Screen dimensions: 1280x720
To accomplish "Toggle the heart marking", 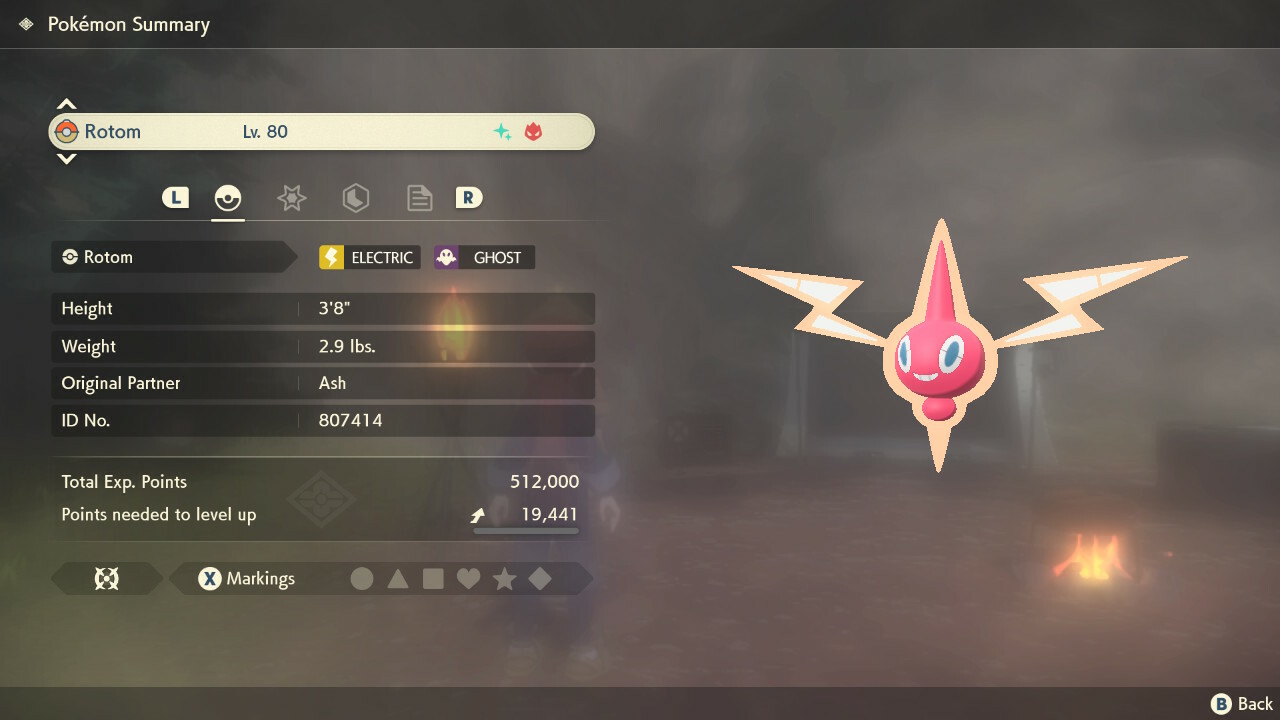I will [468, 579].
